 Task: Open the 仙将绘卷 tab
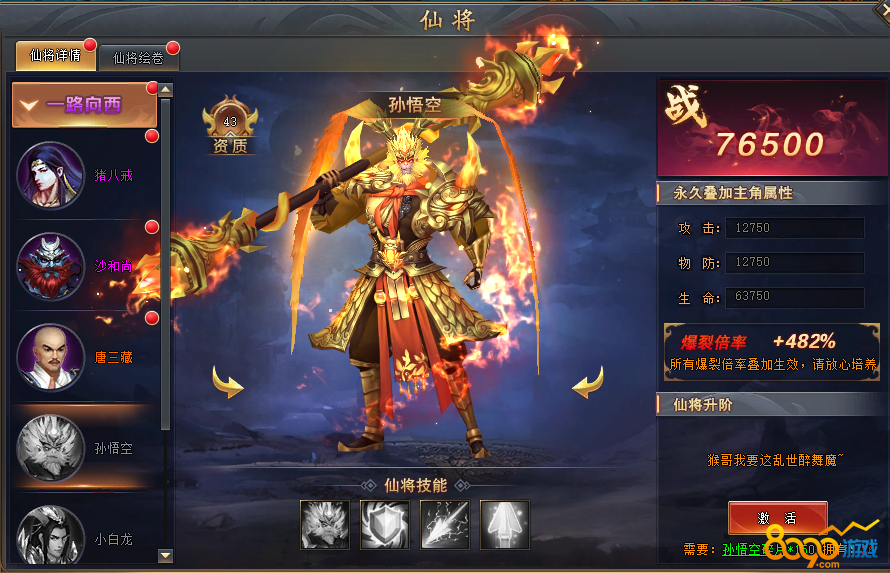pyautogui.click(x=138, y=58)
